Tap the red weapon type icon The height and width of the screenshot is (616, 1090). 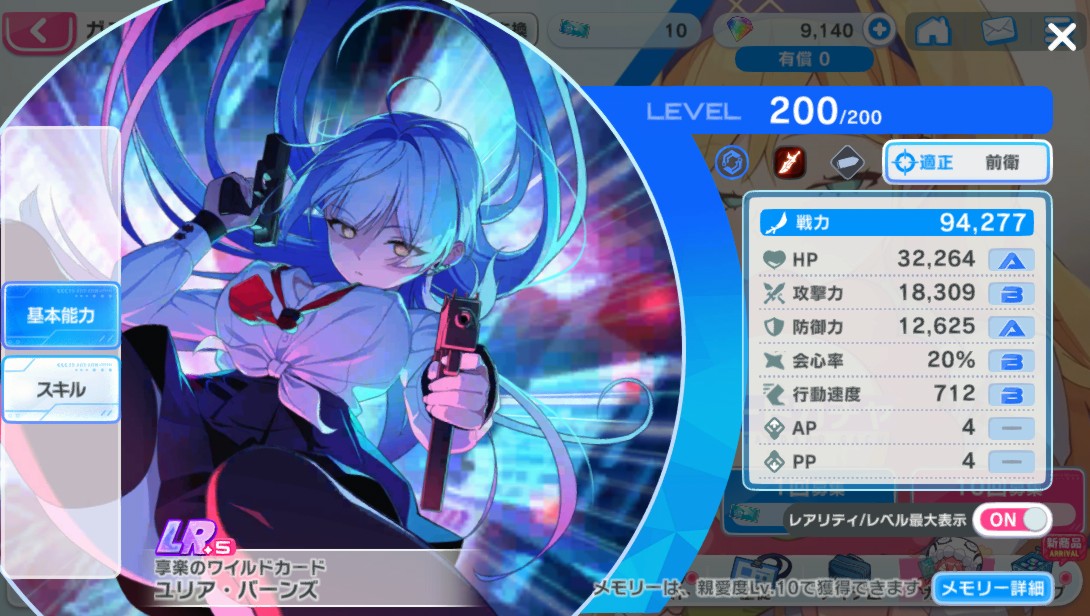point(791,162)
